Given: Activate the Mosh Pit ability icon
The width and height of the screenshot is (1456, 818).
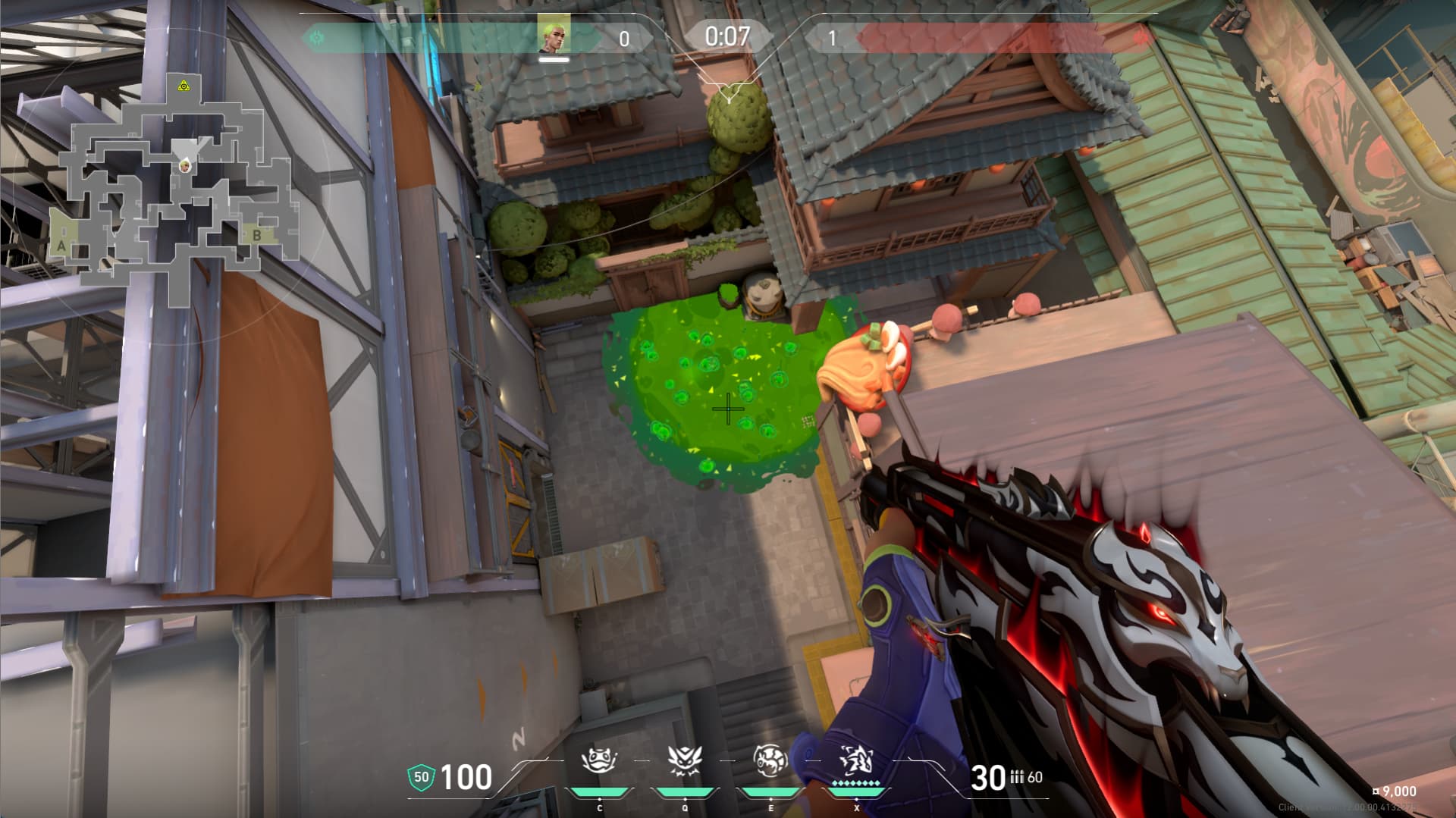Looking at the screenshot, I should click(599, 759).
